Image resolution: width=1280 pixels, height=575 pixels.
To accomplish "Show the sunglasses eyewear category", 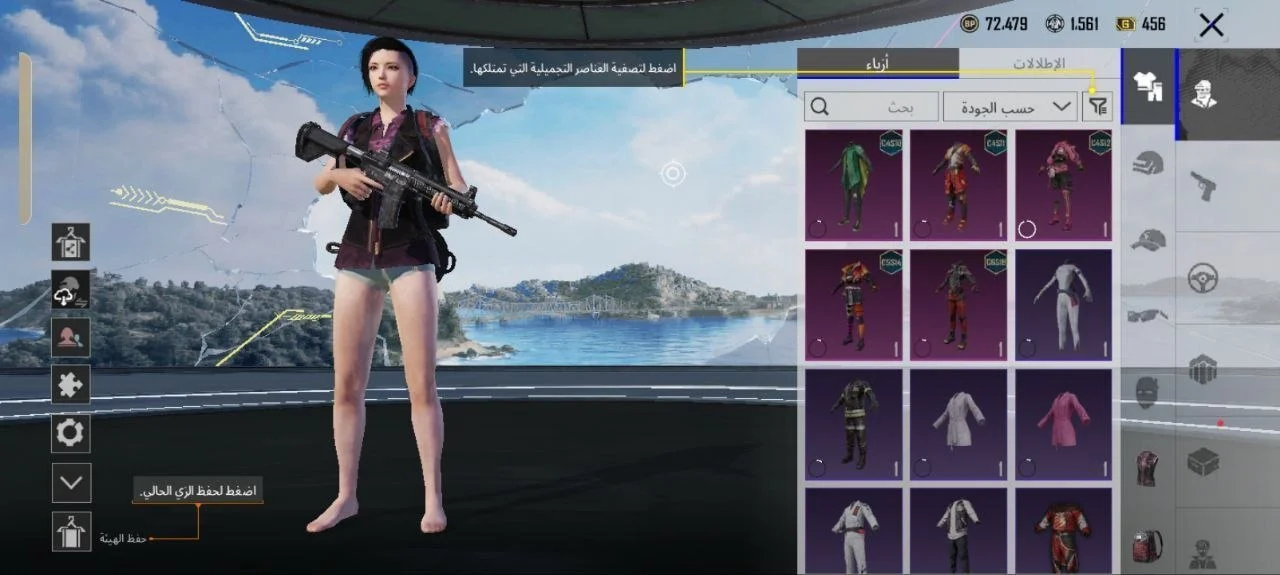I will coord(1148,316).
